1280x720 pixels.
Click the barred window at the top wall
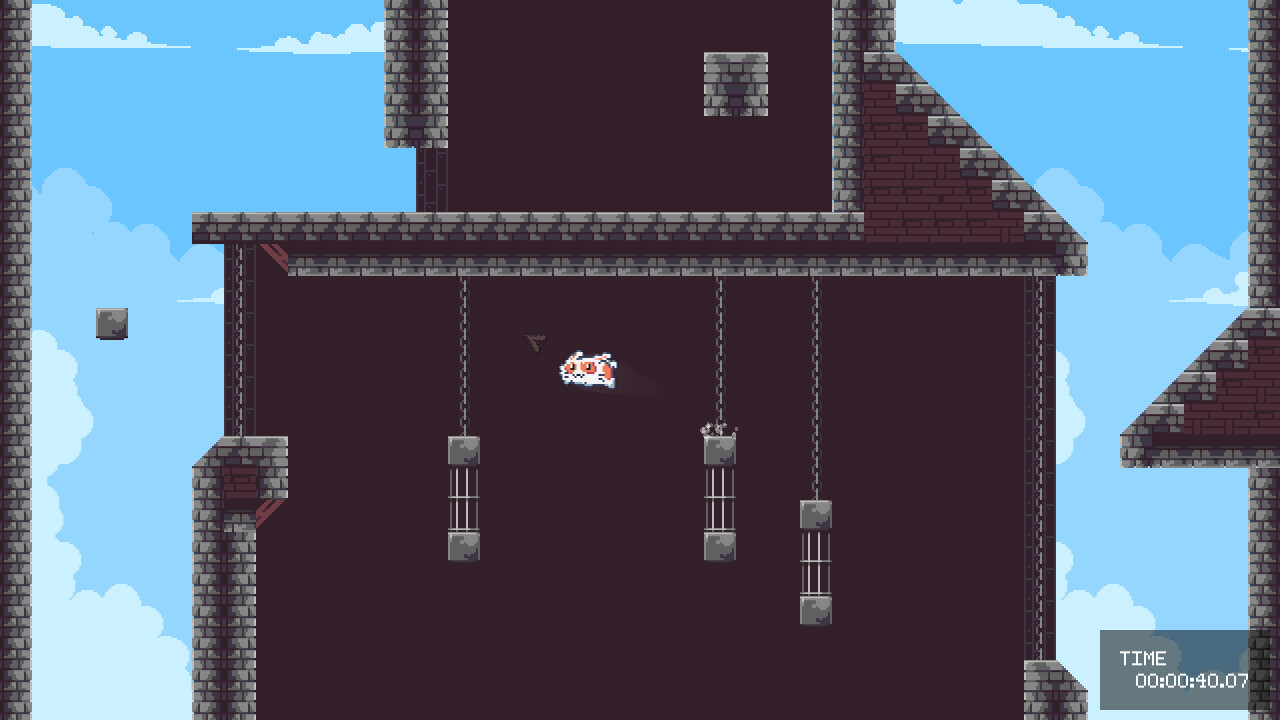(x=737, y=85)
